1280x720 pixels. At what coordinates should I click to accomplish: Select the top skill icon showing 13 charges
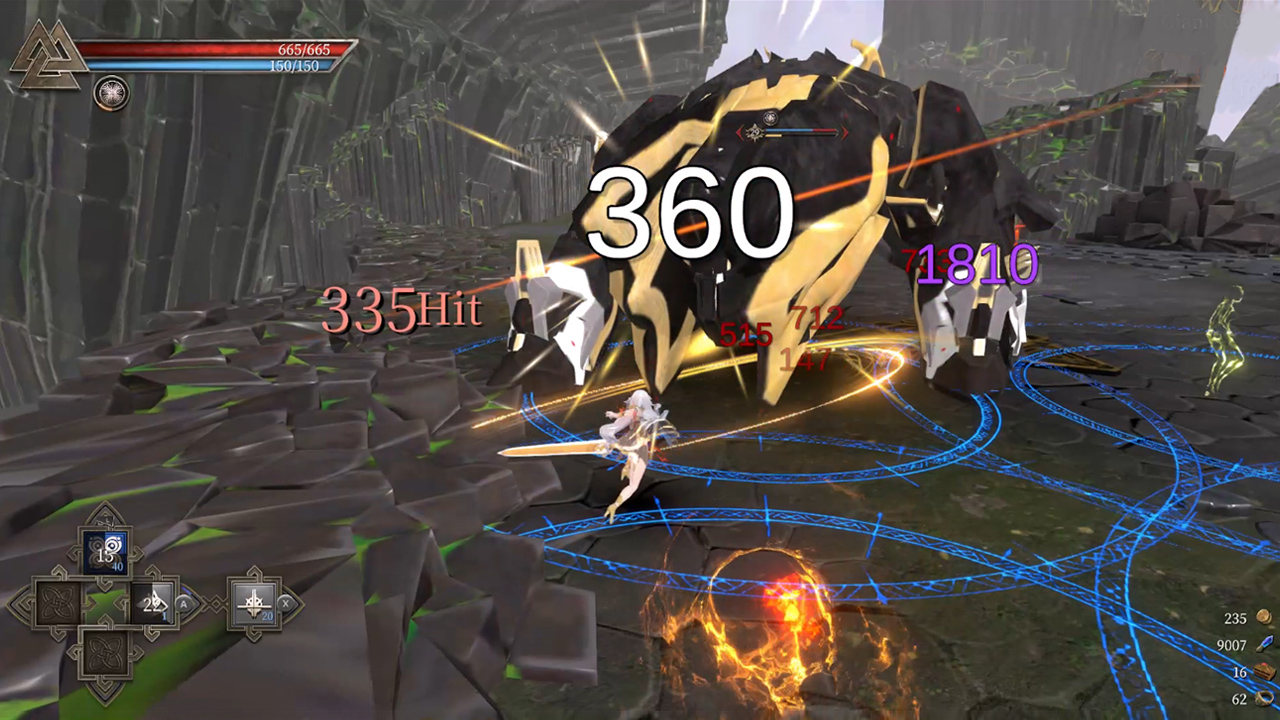[107, 550]
